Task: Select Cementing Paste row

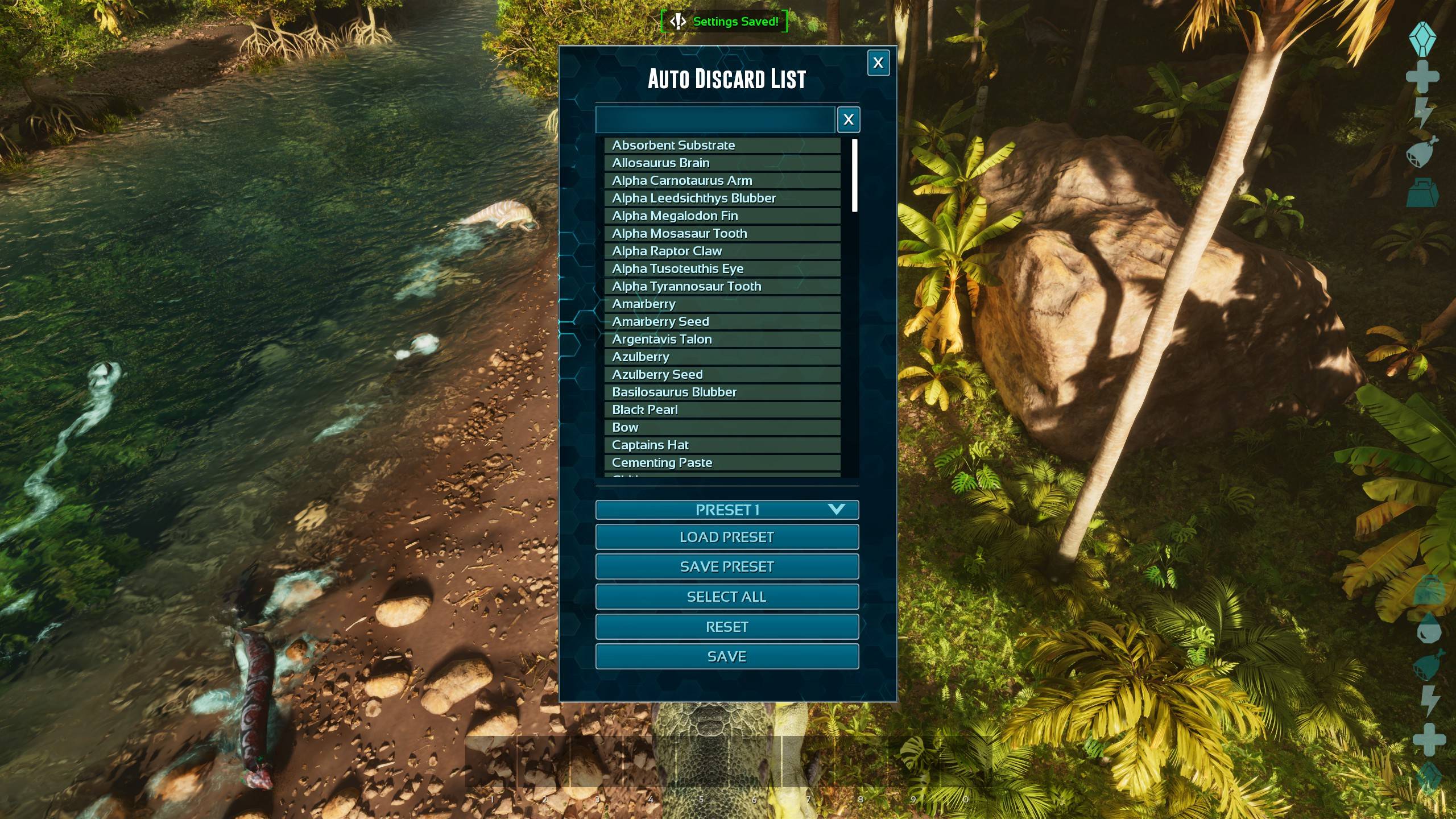Action: pyautogui.click(x=722, y=462)
